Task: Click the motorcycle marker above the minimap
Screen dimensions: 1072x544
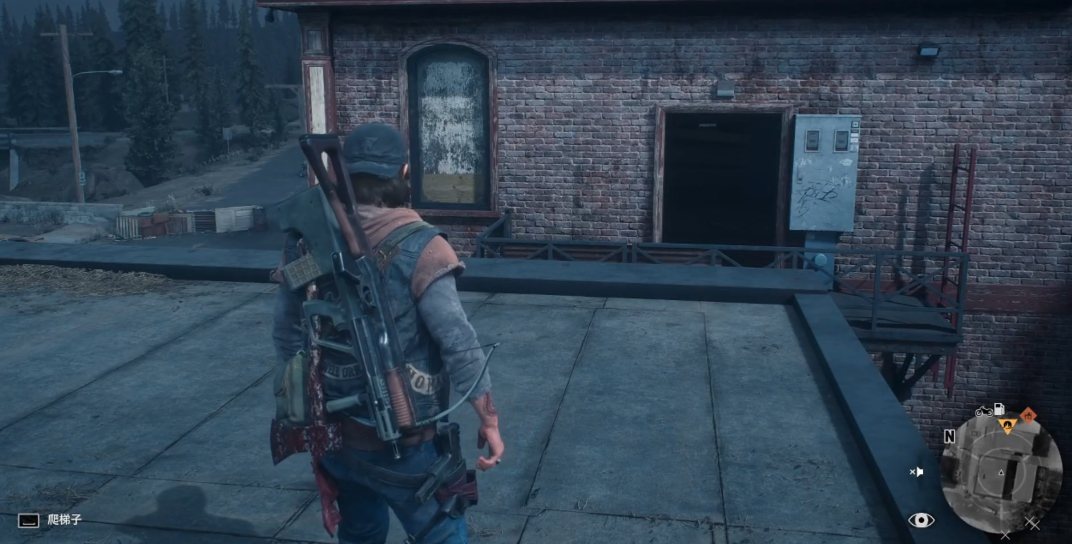Action: pyautogui.click(x=982, y=410)
